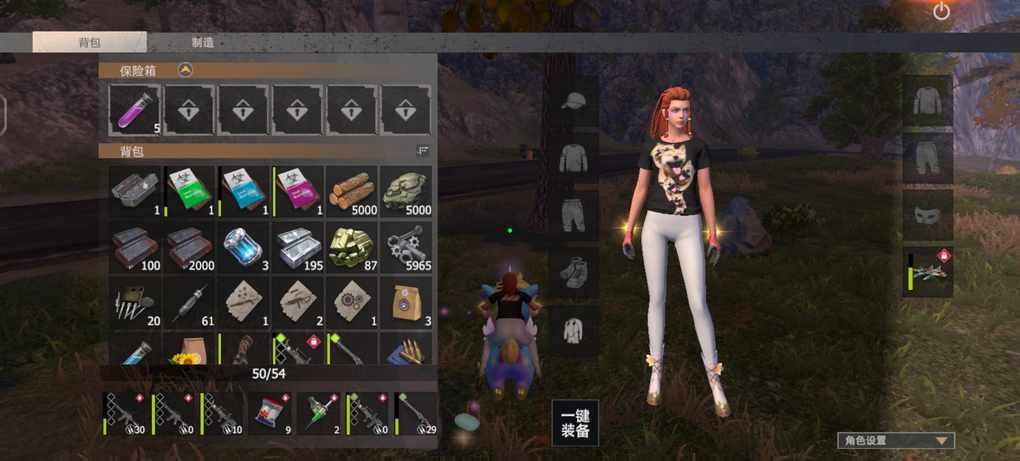Sort the backpack with the sort icon
The width and height of the screenshot is (1020, 461).
pos(422,150)
